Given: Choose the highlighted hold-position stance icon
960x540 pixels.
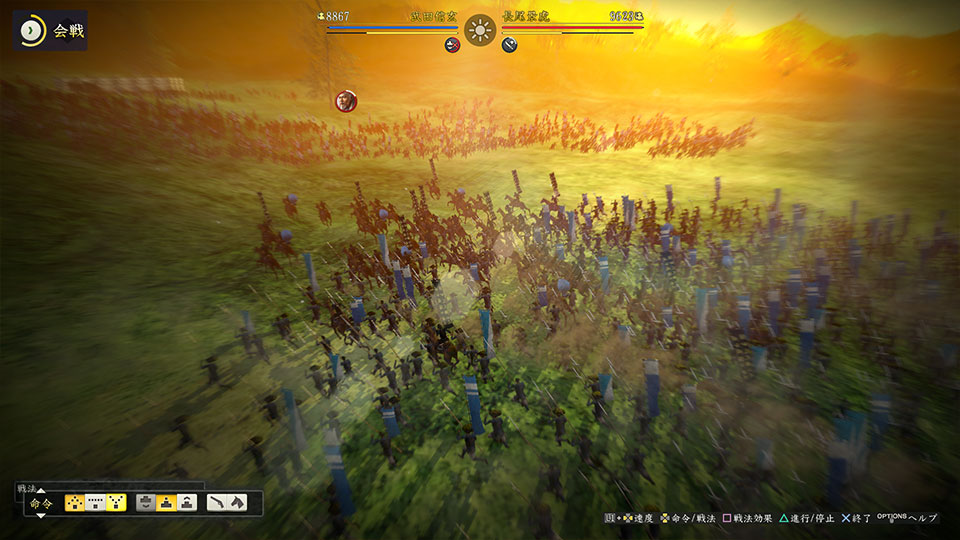Looking at the screenshot, I should [x=167, y=503].
